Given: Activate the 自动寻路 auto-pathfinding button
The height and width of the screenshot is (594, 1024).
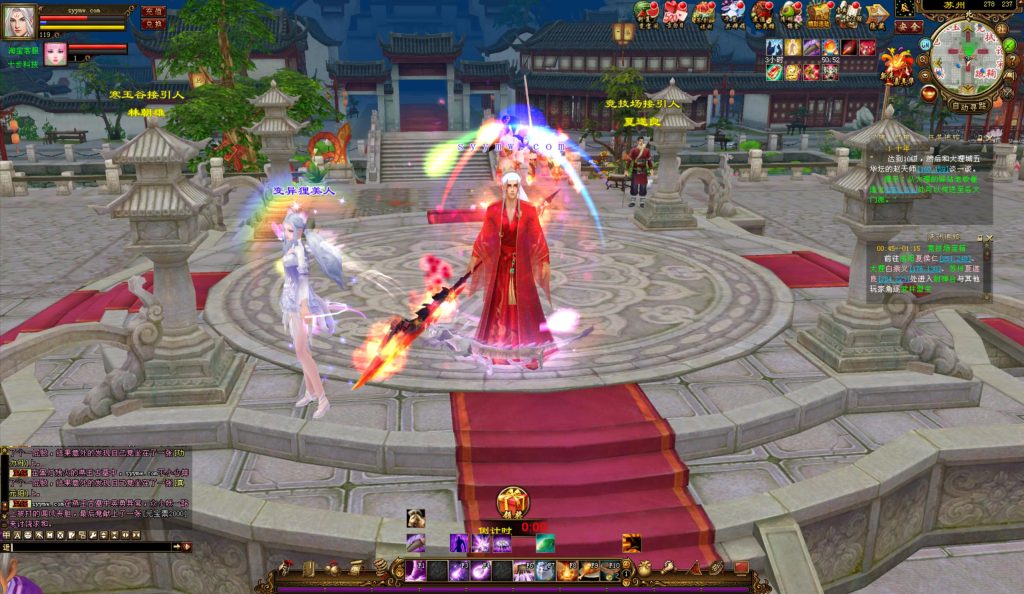Looking at the screenshot, I should tap(969, 105).
